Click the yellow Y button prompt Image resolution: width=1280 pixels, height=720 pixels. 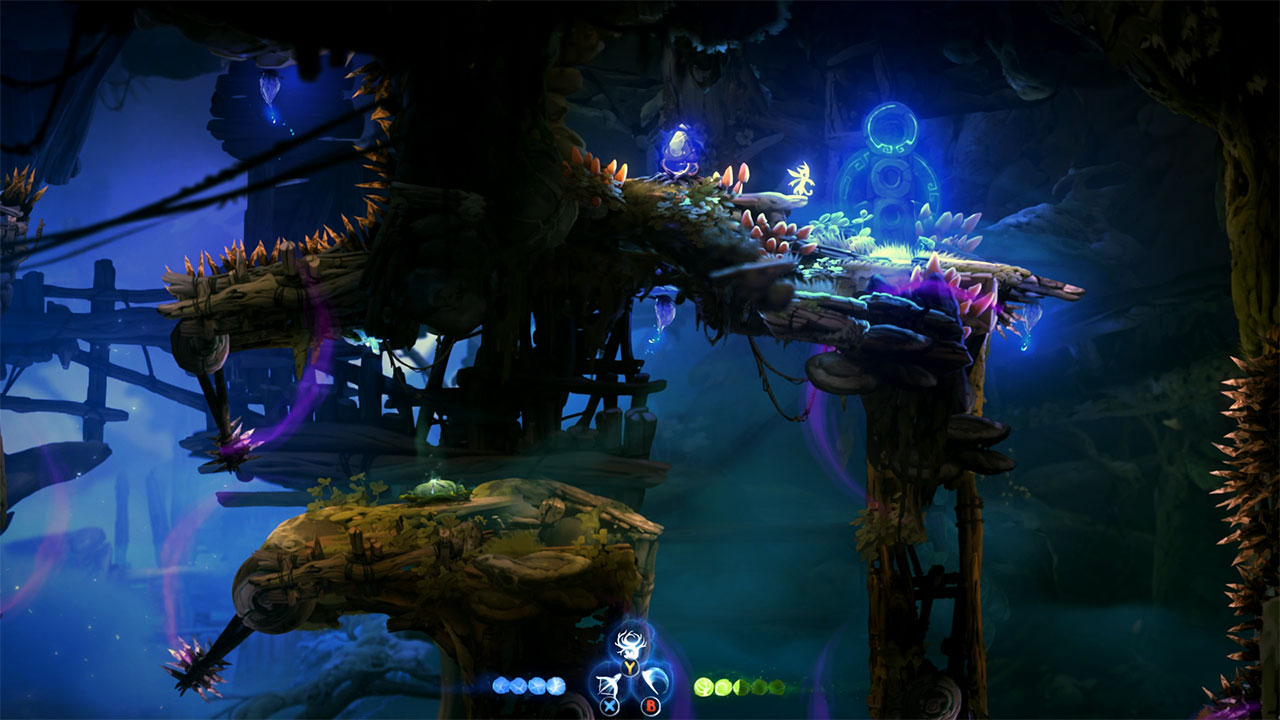pyautogui.click(x=629, y=666)
